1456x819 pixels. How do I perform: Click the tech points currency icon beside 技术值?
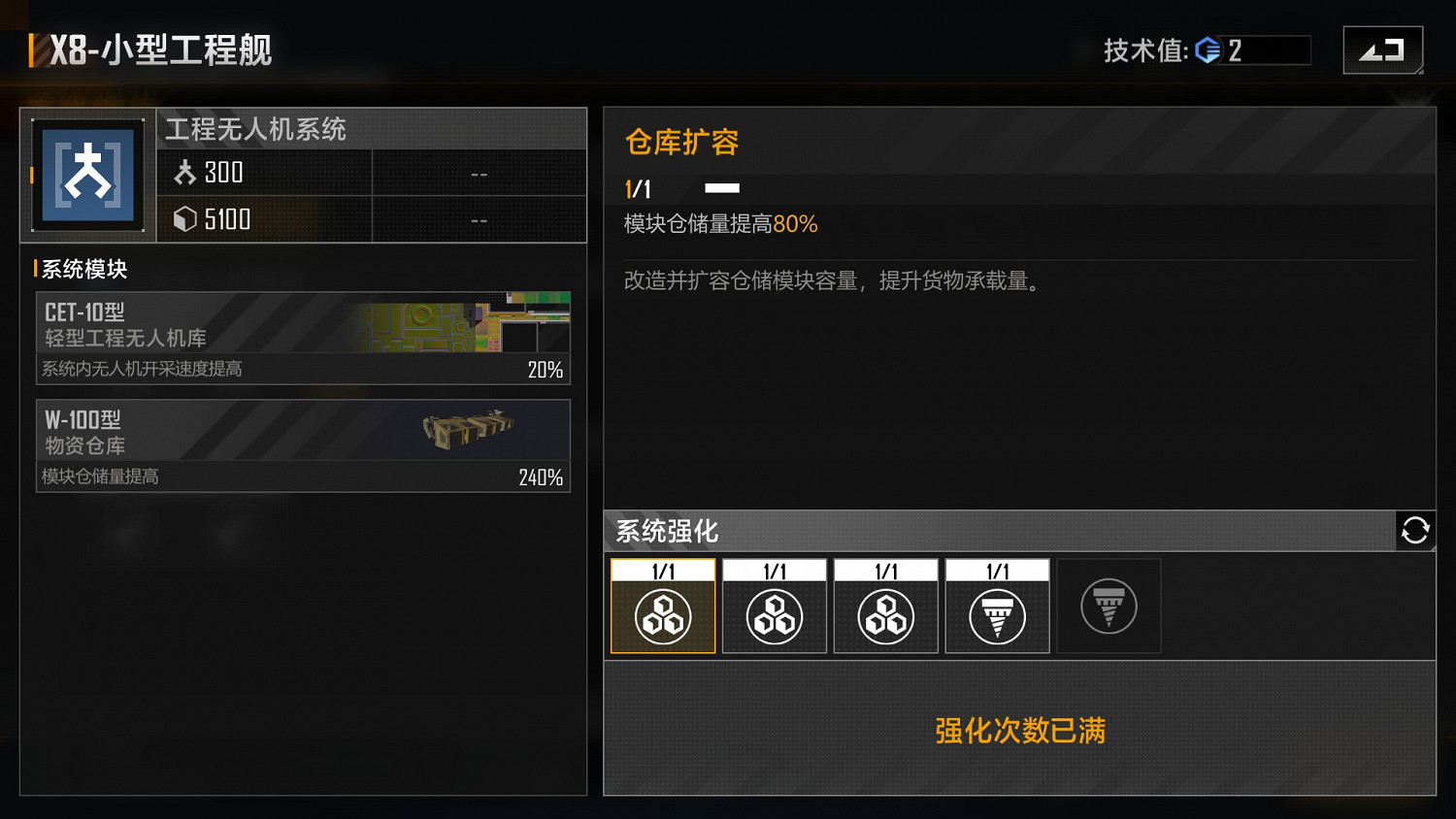1208,50
